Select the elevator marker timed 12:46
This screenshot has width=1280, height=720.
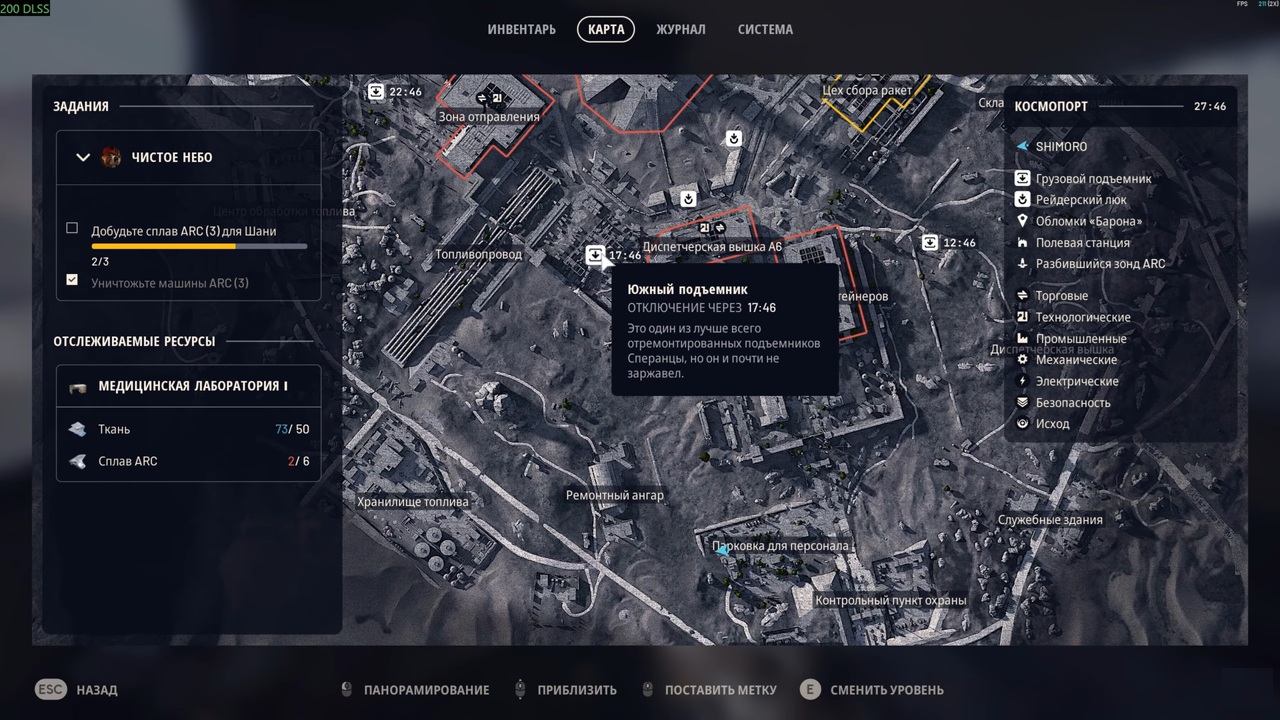tap(930, 242)
